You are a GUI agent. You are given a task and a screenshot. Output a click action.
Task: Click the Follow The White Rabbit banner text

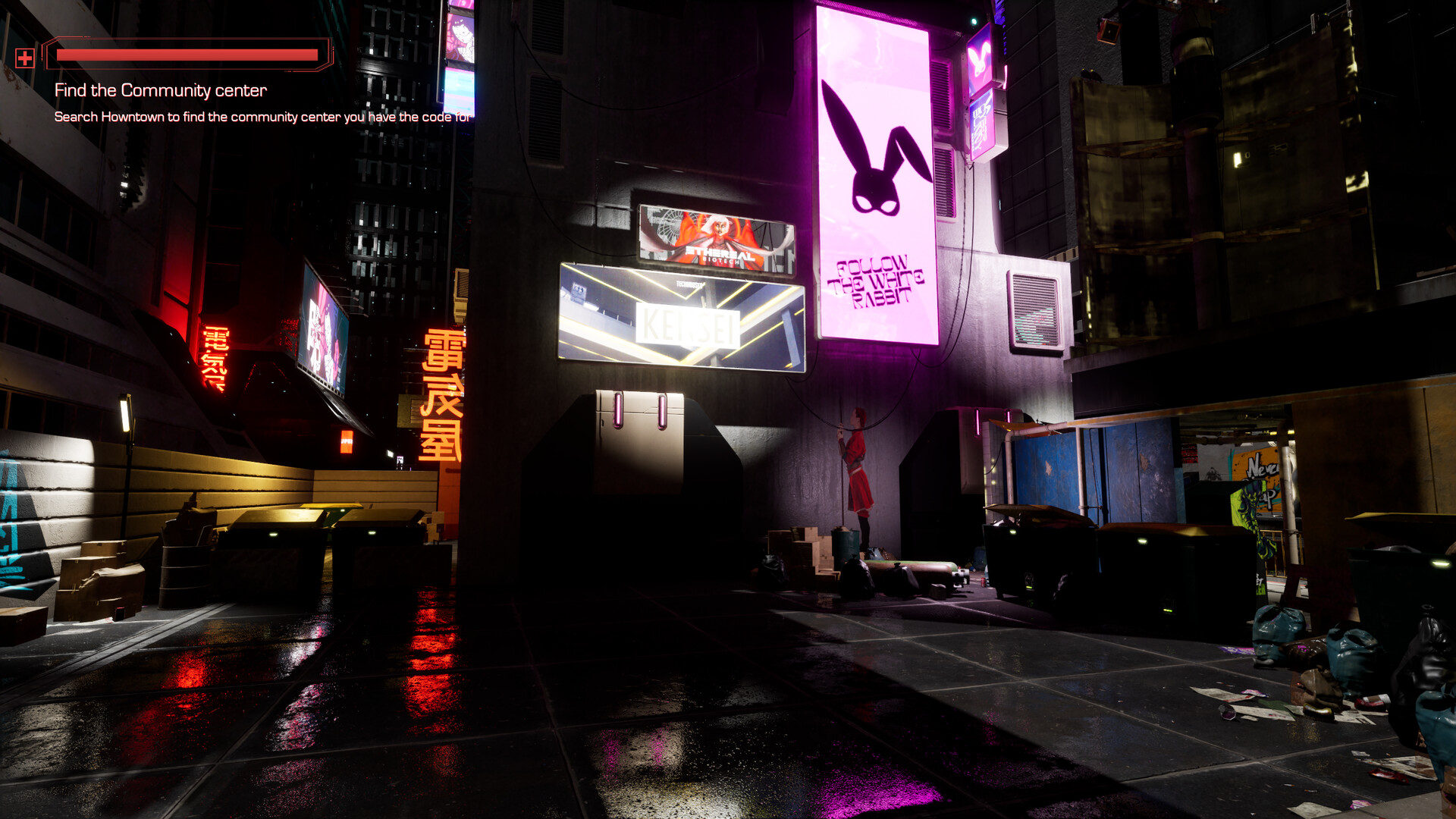click(874, 279)
